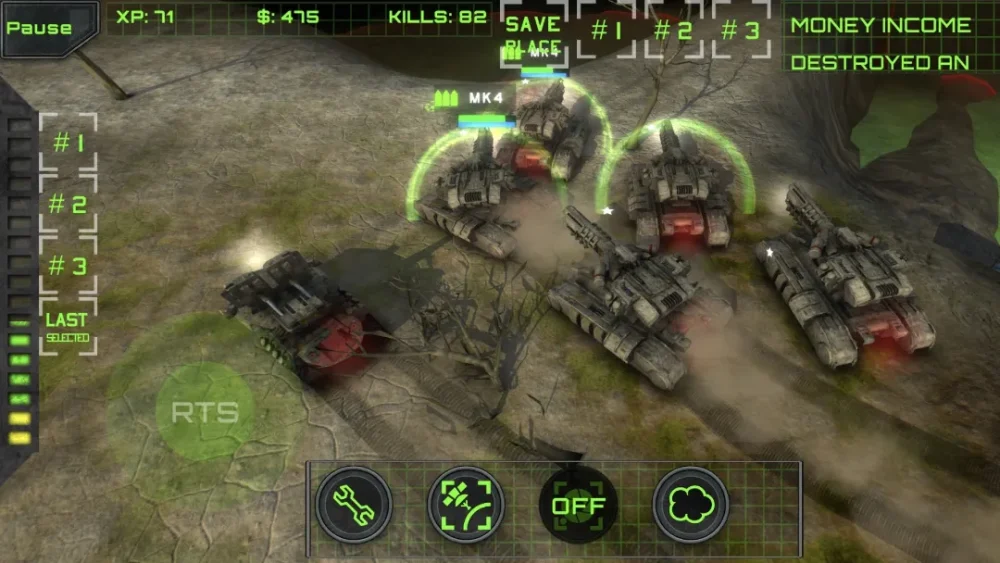Image resolution: width=1000 pixels, height=563 pixels.
Task: Choose slot #3 beside Save Place
Action: tap(741, 30)
